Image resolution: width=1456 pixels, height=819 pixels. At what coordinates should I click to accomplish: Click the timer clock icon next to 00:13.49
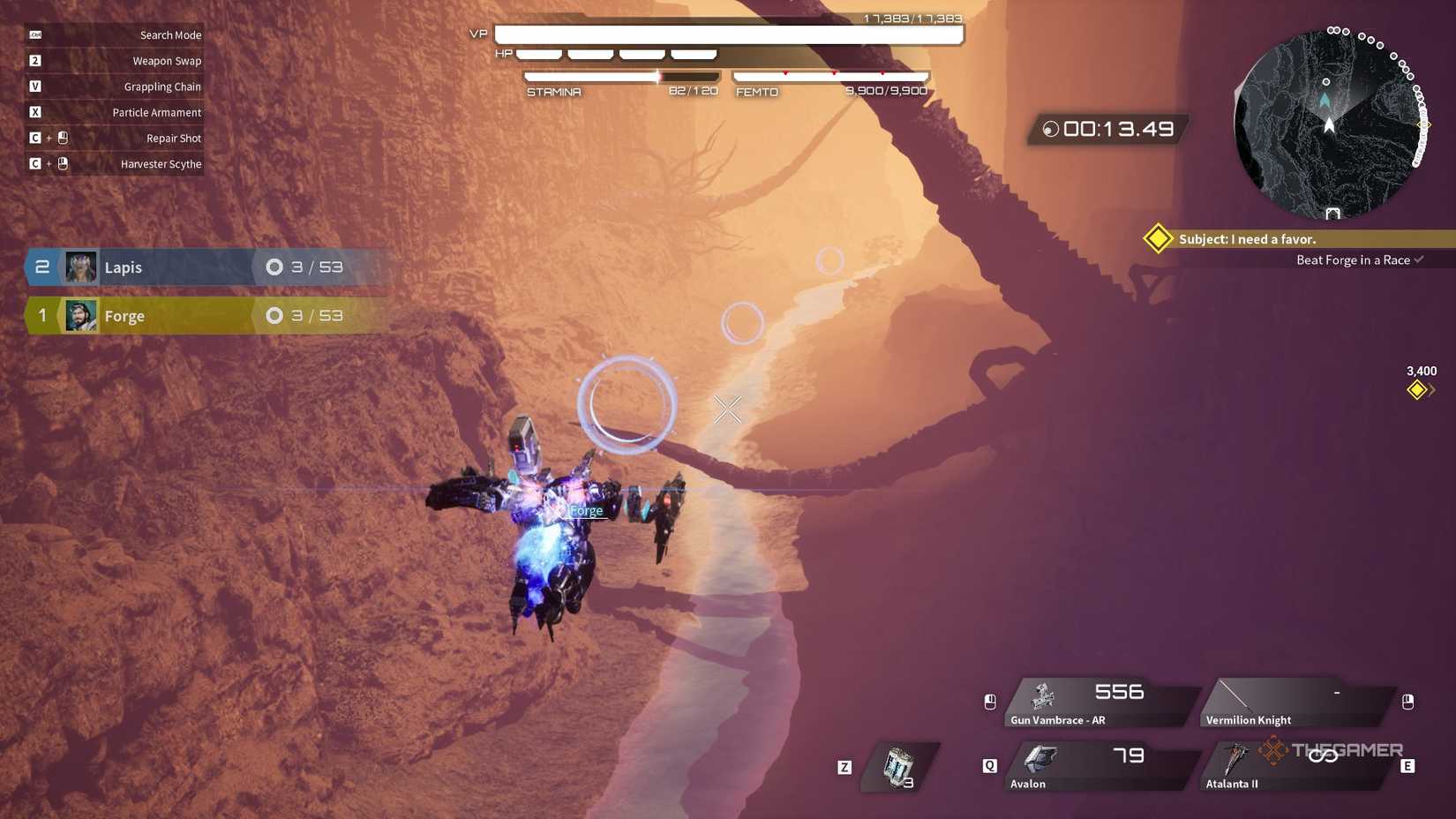point(1049,129)
